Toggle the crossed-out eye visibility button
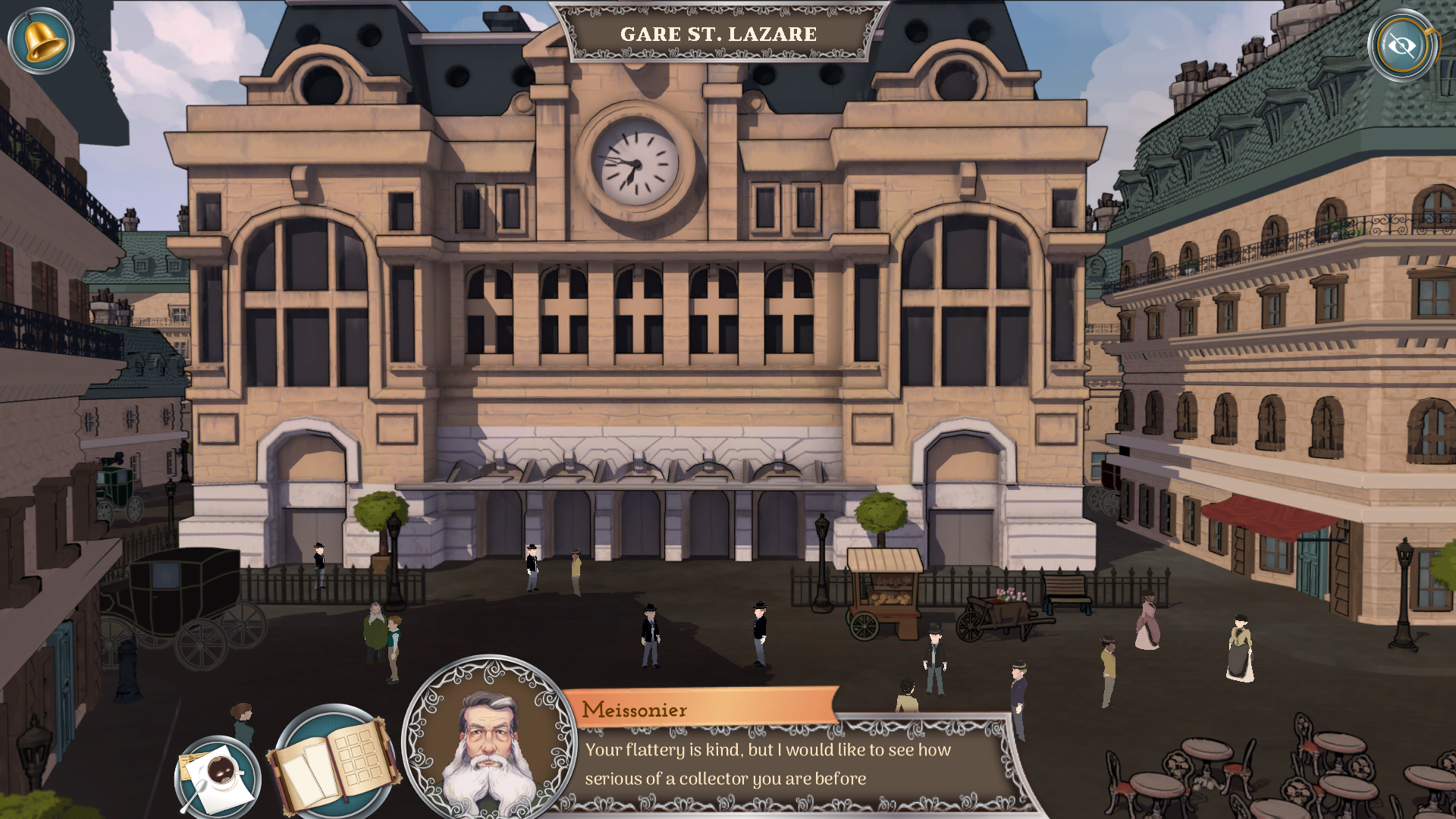Viewport: 1456px width, 819px height. (x=1402, y=45)
